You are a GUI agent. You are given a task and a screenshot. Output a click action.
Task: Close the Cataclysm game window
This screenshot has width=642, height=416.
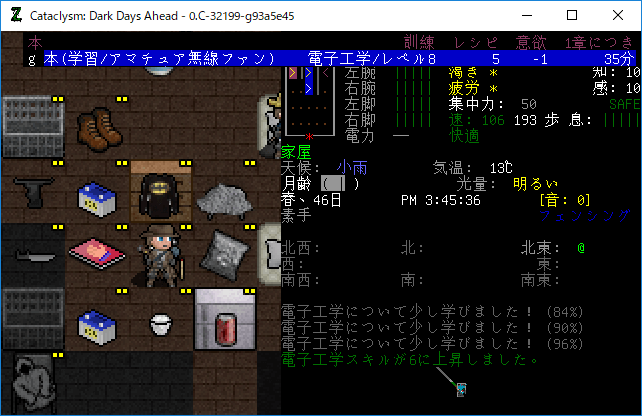point(618,15)
